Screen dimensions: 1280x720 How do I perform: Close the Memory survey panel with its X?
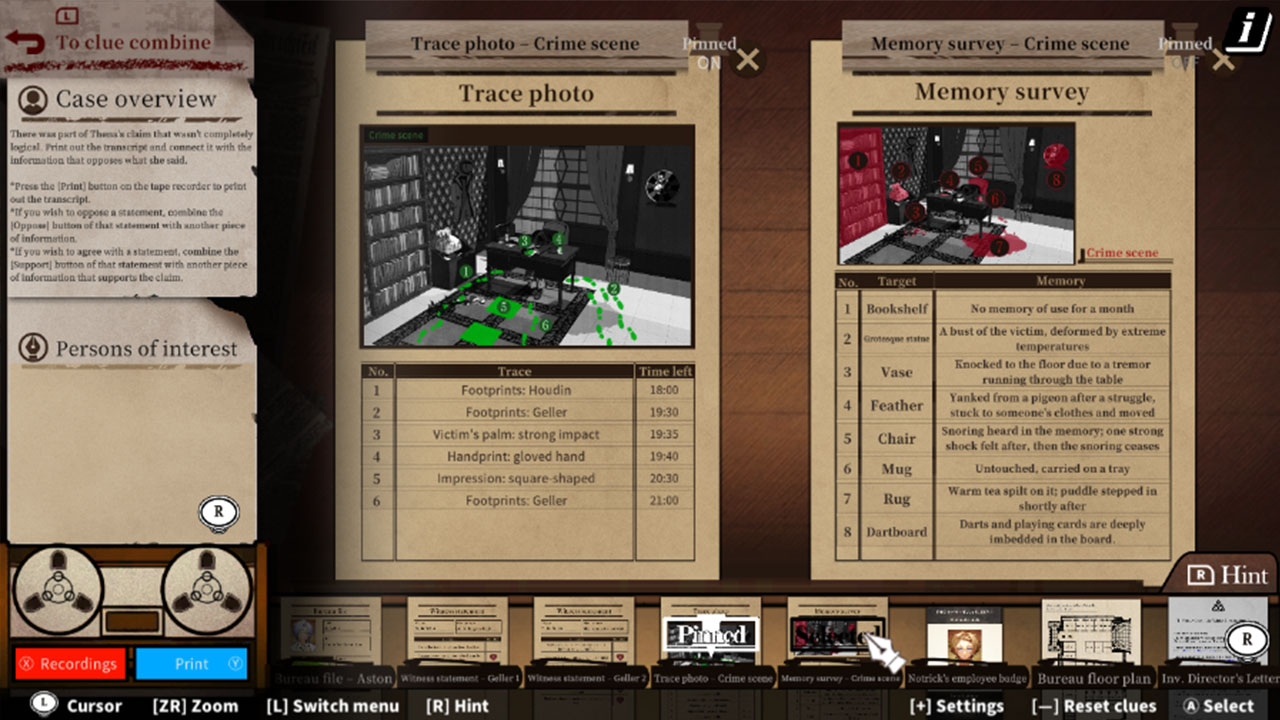(x=1221, y=60)
